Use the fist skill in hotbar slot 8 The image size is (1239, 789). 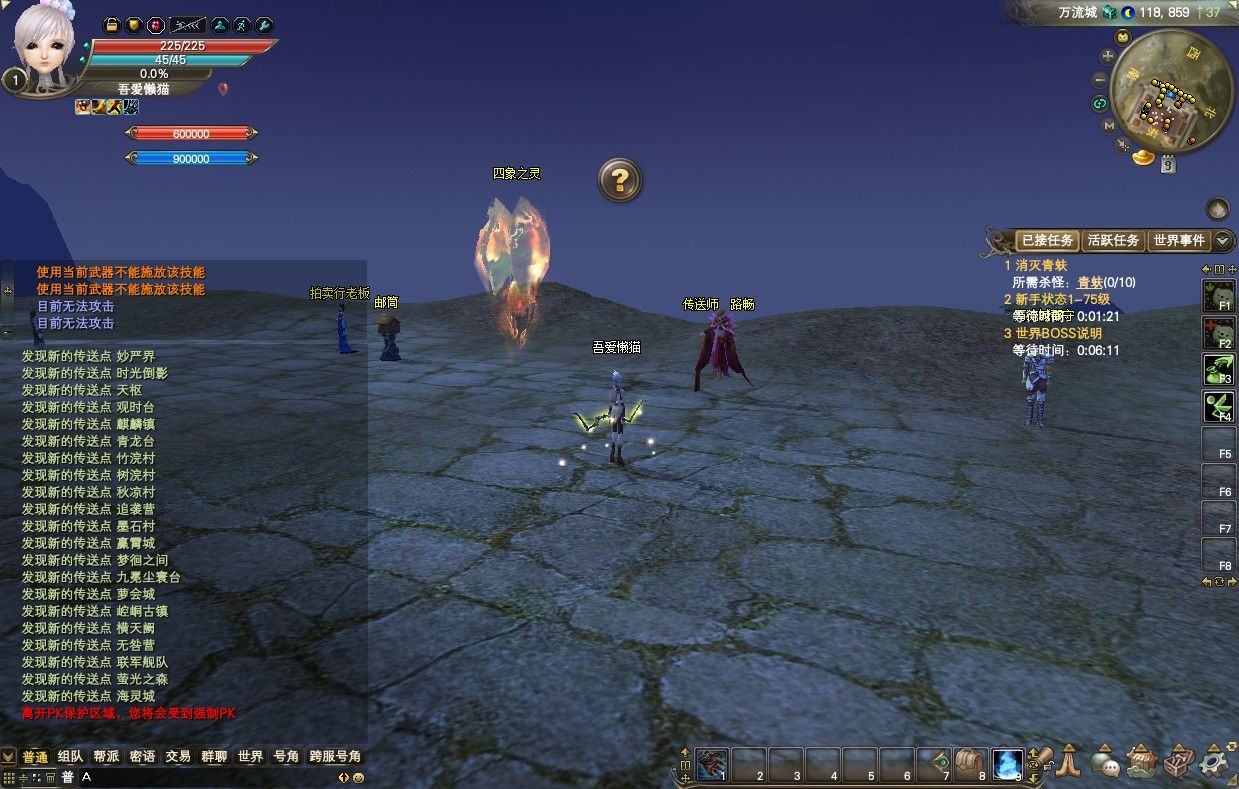tap(970, 764)
